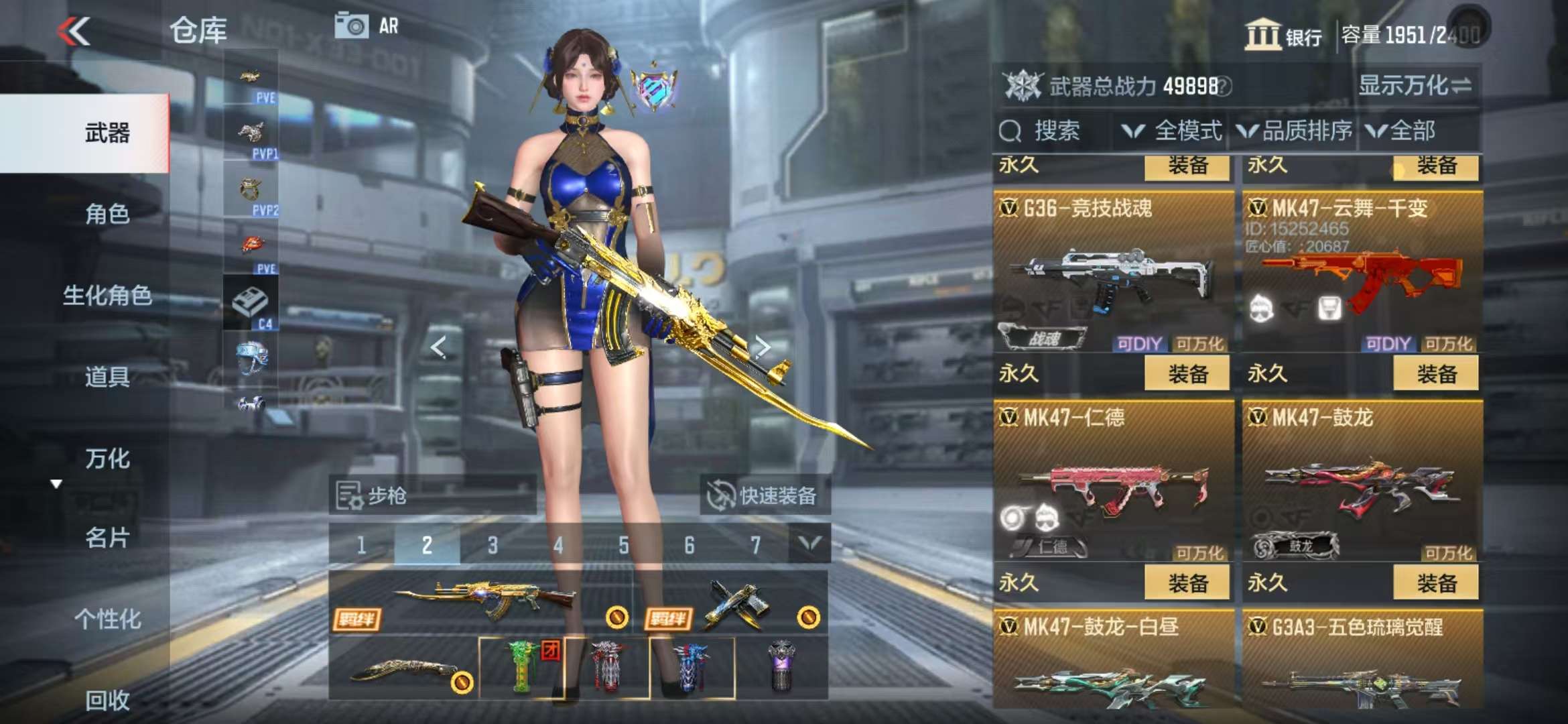Open the 银行 bank
The image size is (1568, 724).
(1283, 35)
